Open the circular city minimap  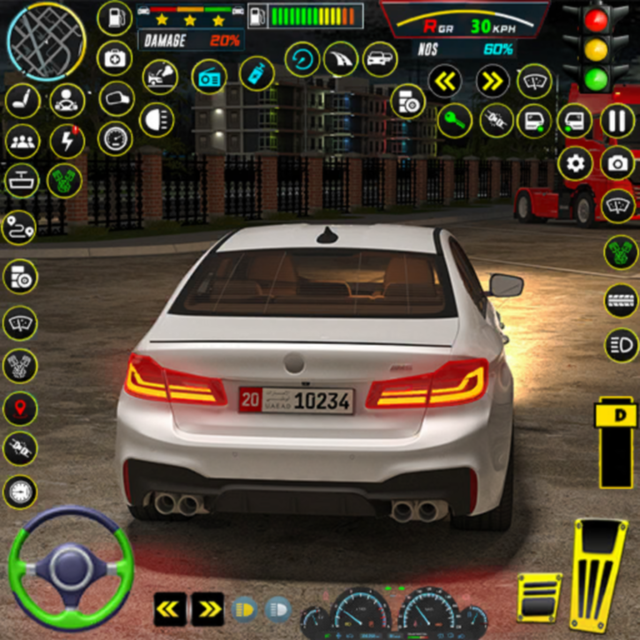pyautogui.click(x=45, y=40)
